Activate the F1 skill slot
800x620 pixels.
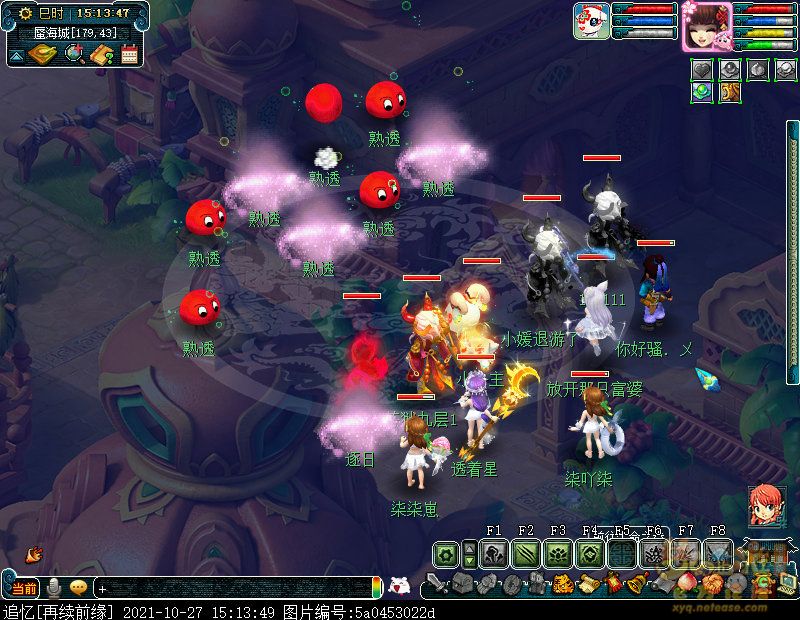tap(494, 554)
